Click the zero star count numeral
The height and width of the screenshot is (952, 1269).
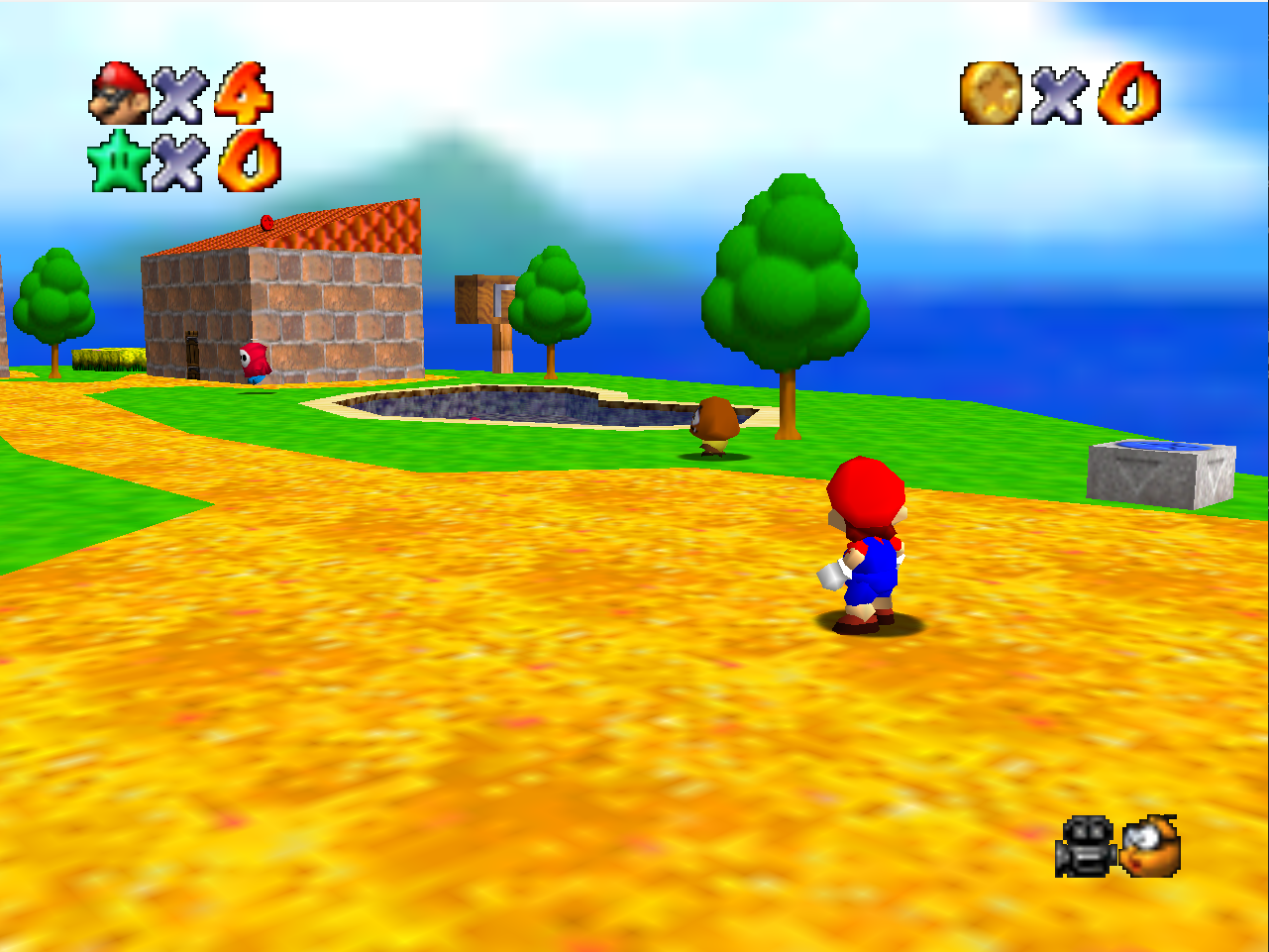click(x=248, y=161)
